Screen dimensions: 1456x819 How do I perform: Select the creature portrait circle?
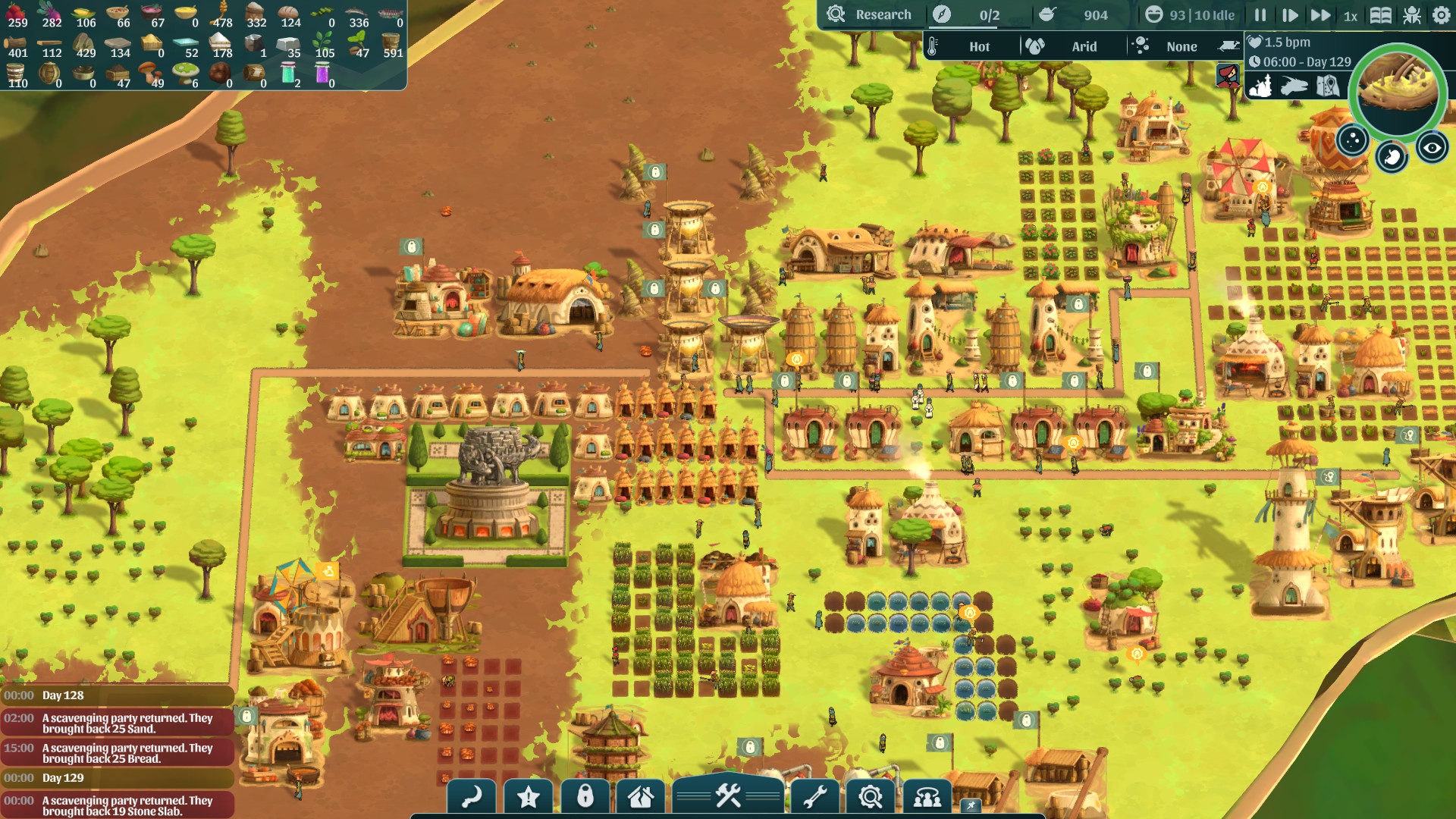(x=1398, y=89)
